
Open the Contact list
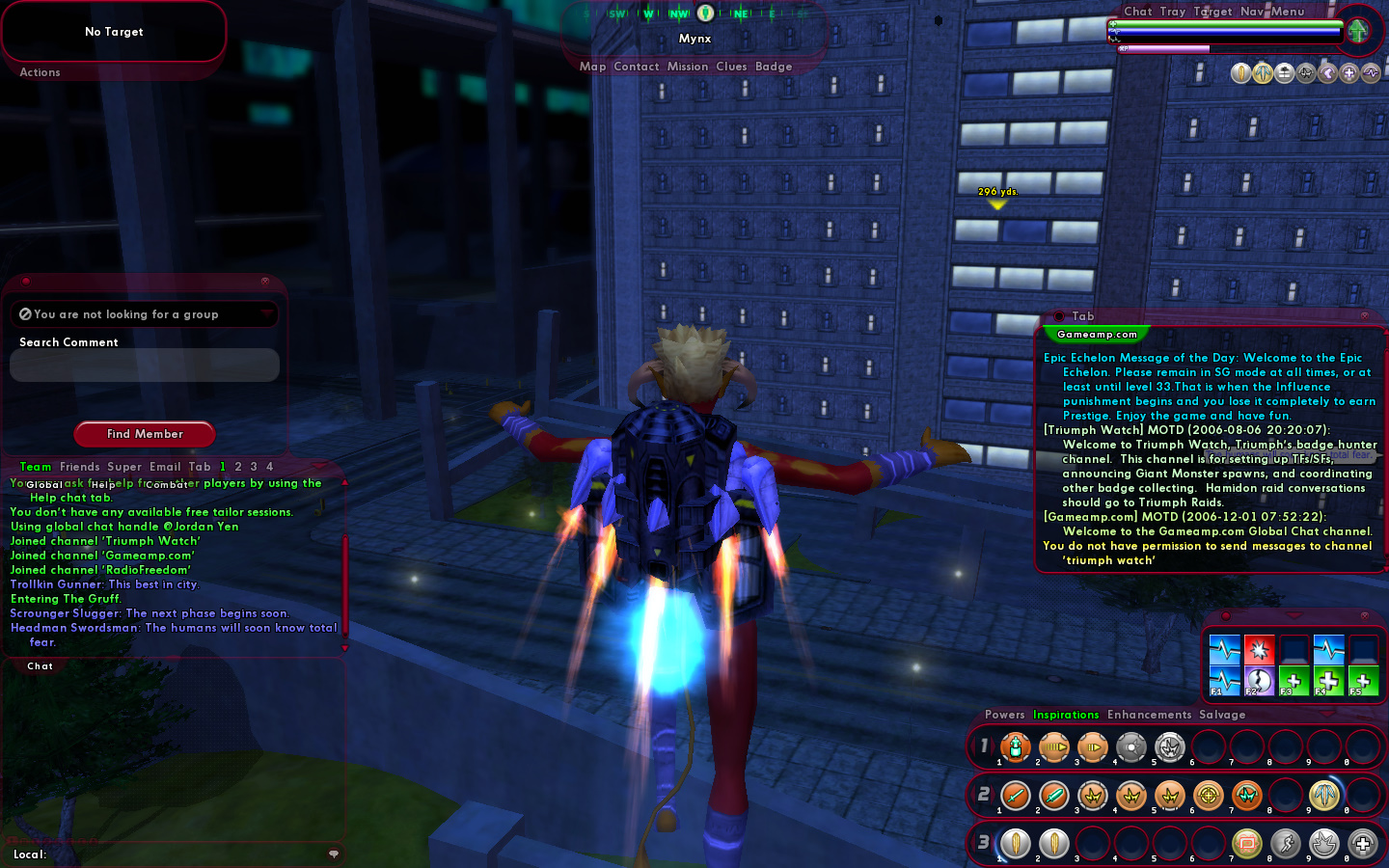636,67
